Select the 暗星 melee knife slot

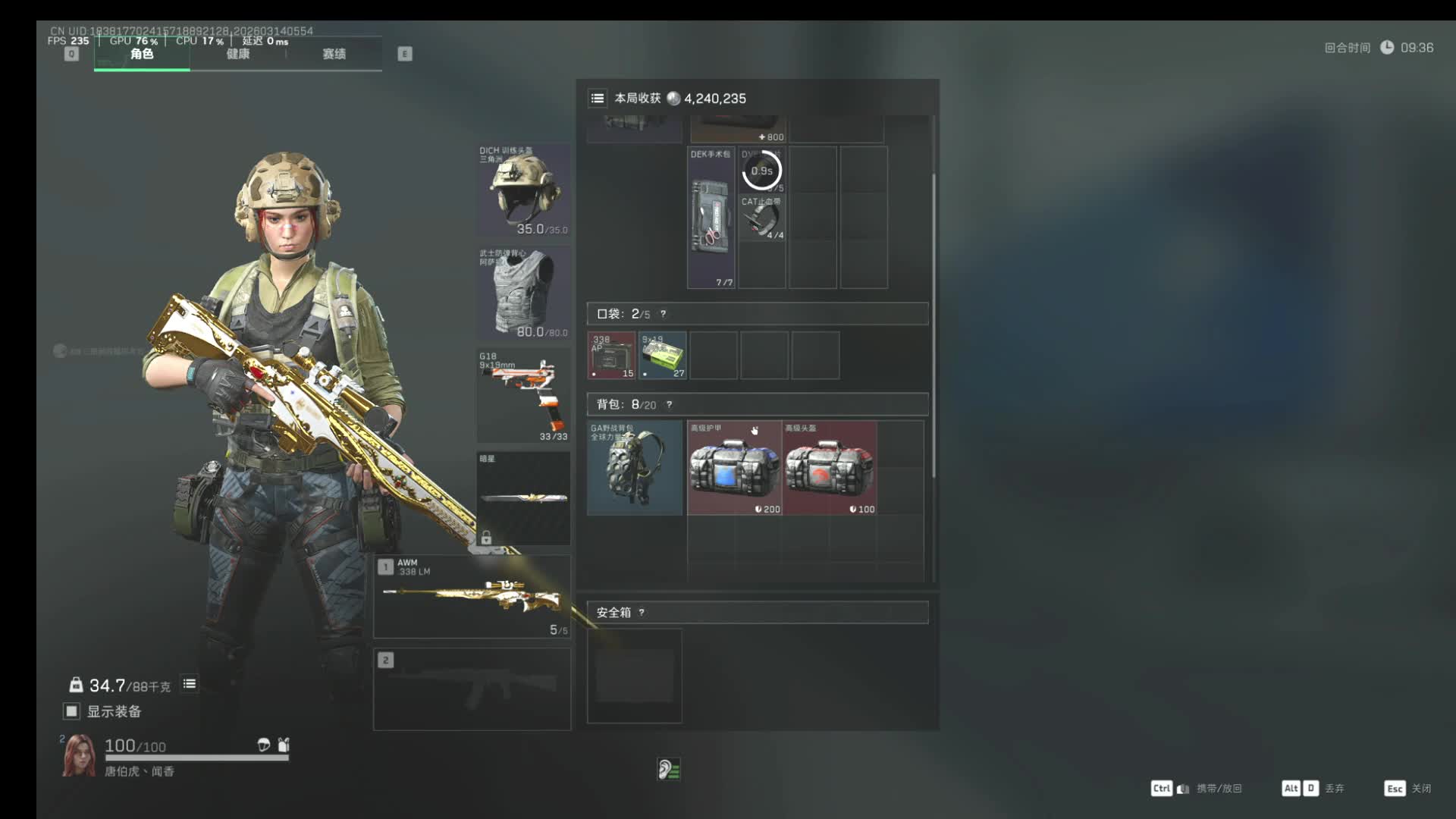click(x=523, y=498)
